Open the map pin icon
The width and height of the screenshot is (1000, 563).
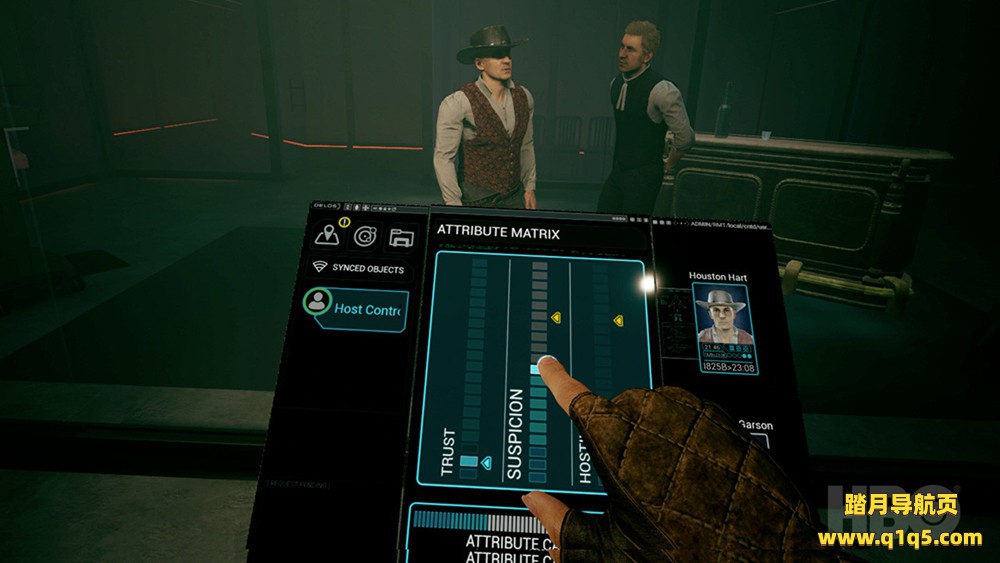(x=327, y=235)
